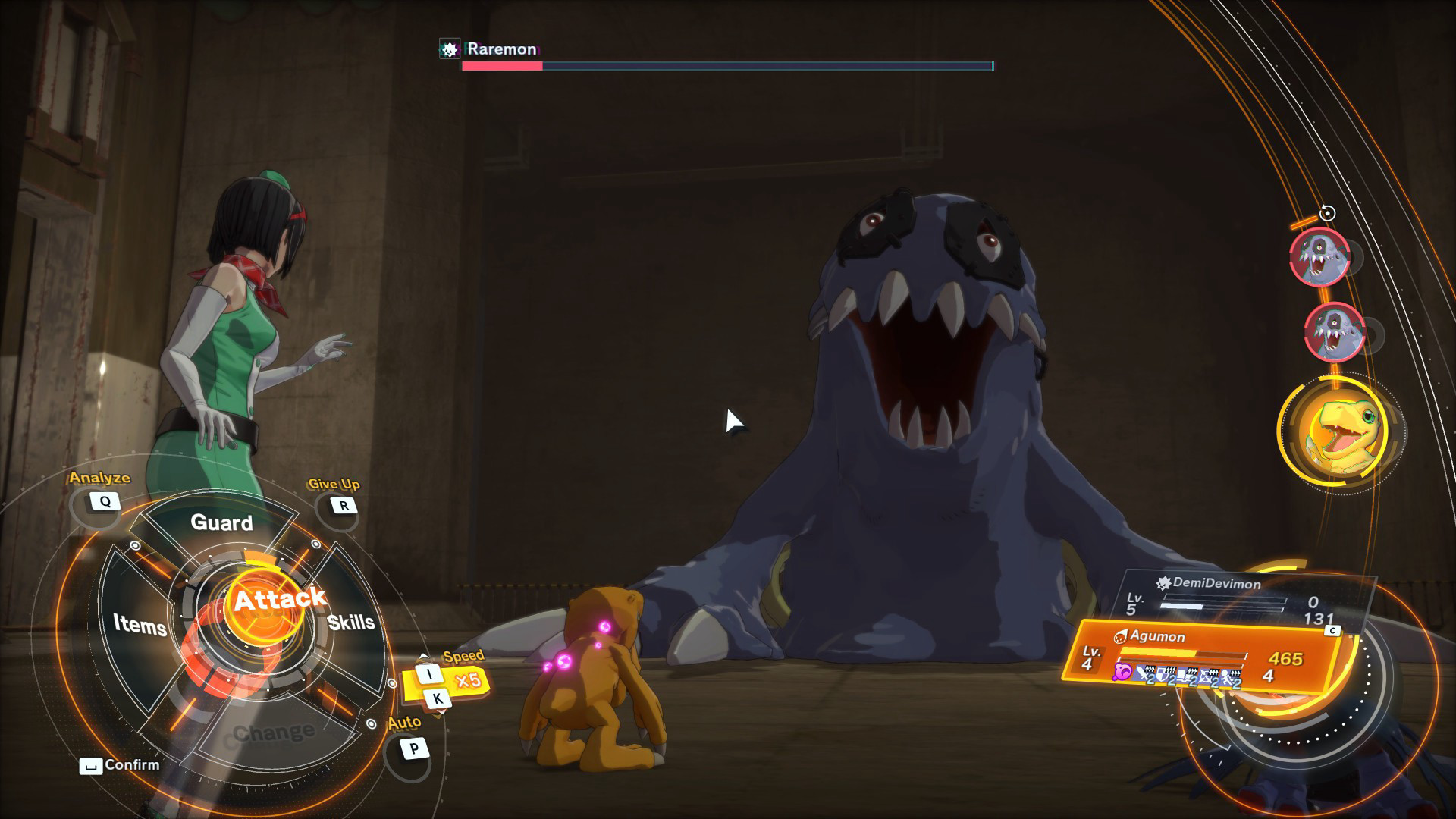Viewport: 1456px width, 819px height.
Task: Analyze the enemy Raremon
Action: pos(105,501)
